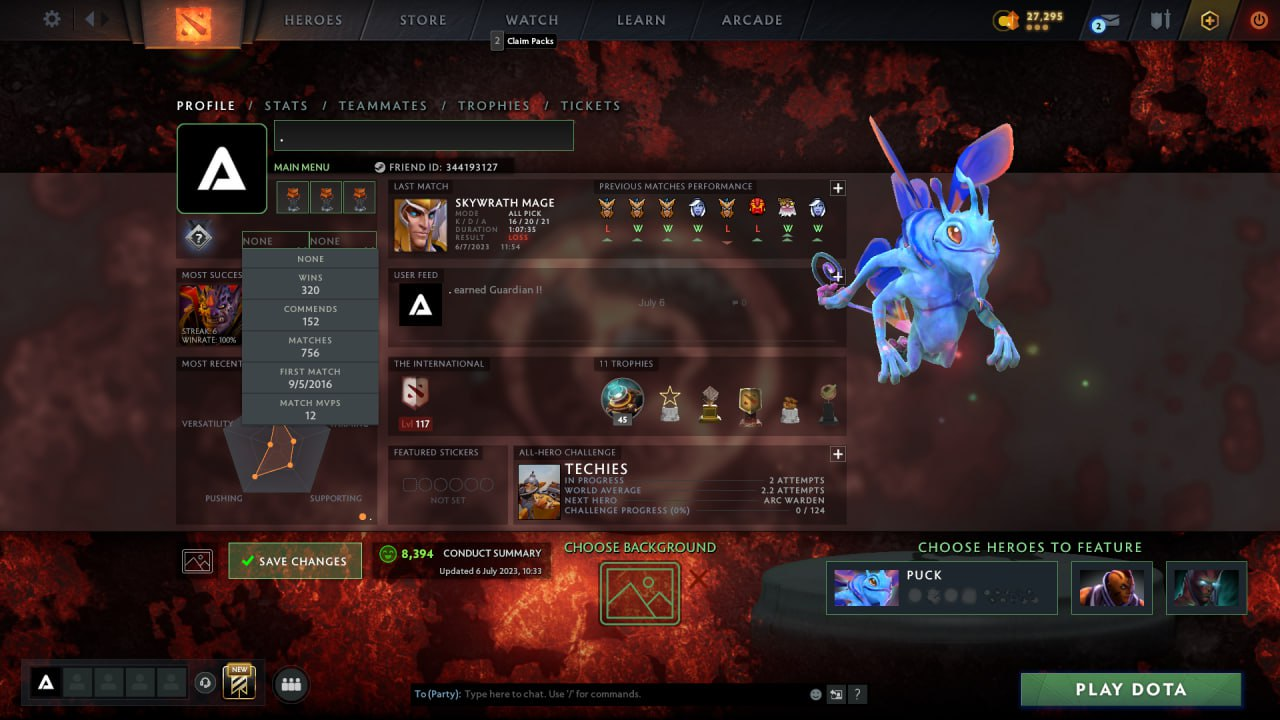Click the PLAY DOTA button

pos(1130,689)
